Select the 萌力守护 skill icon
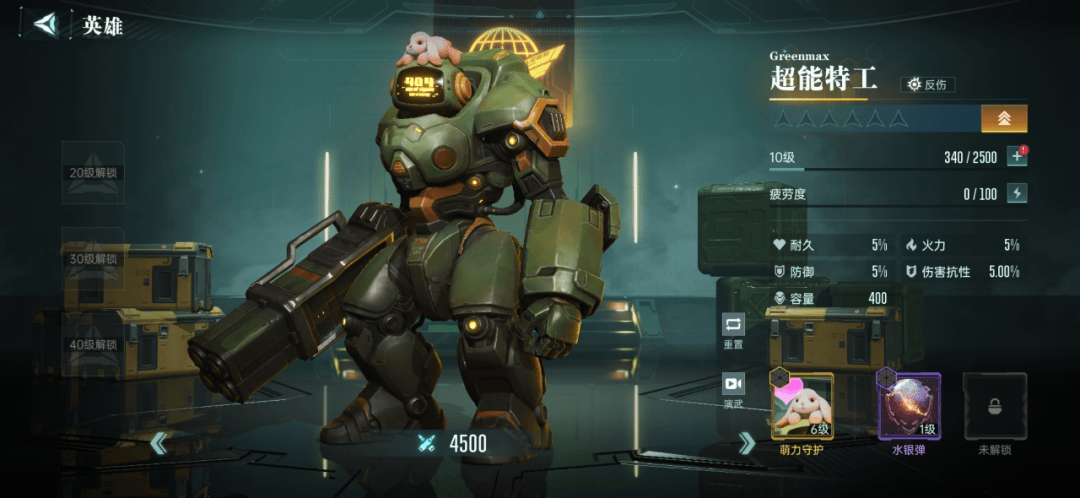 point(801,406)
